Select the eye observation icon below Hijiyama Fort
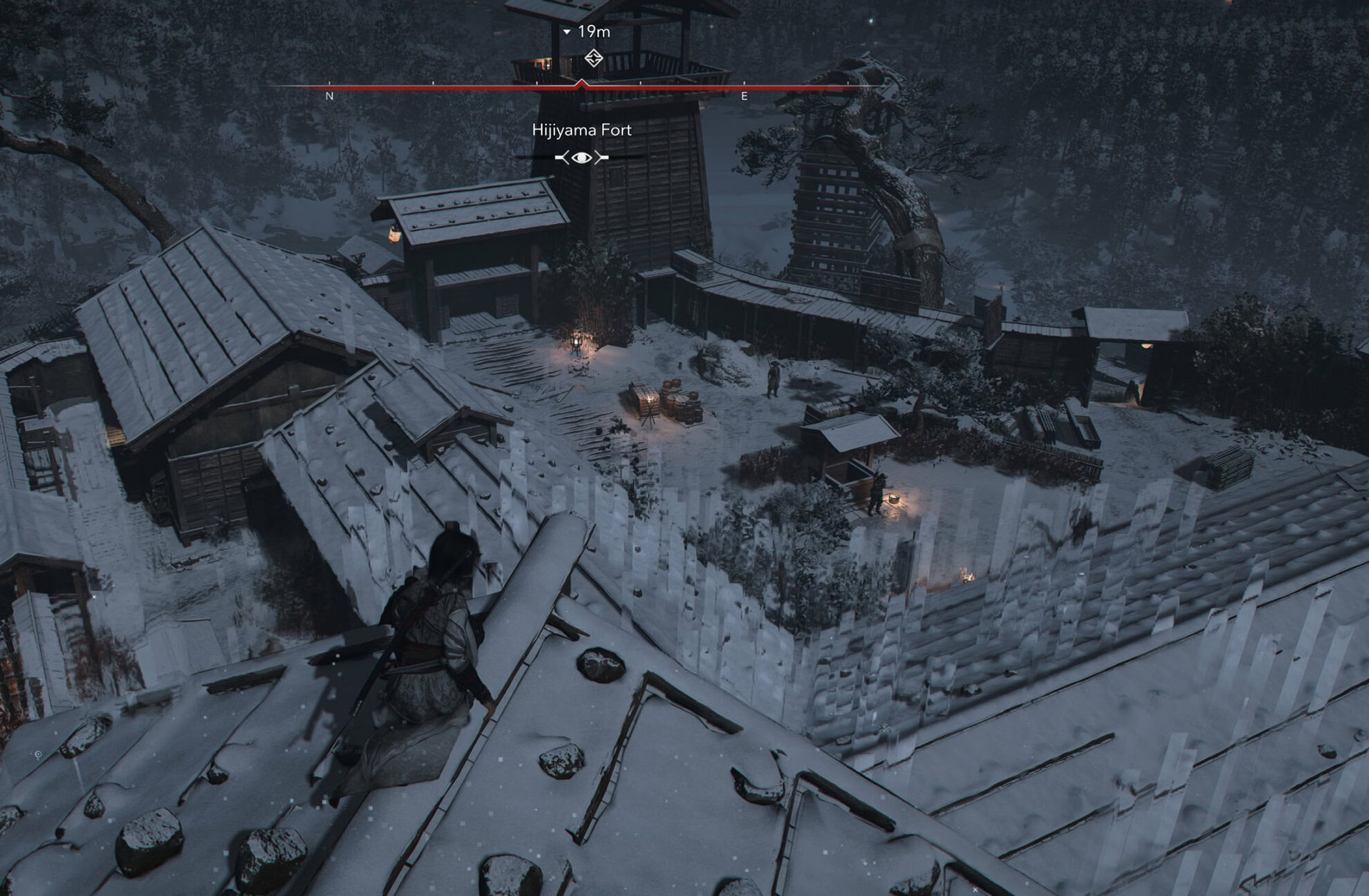1369x896 pixels. (583, 156)
